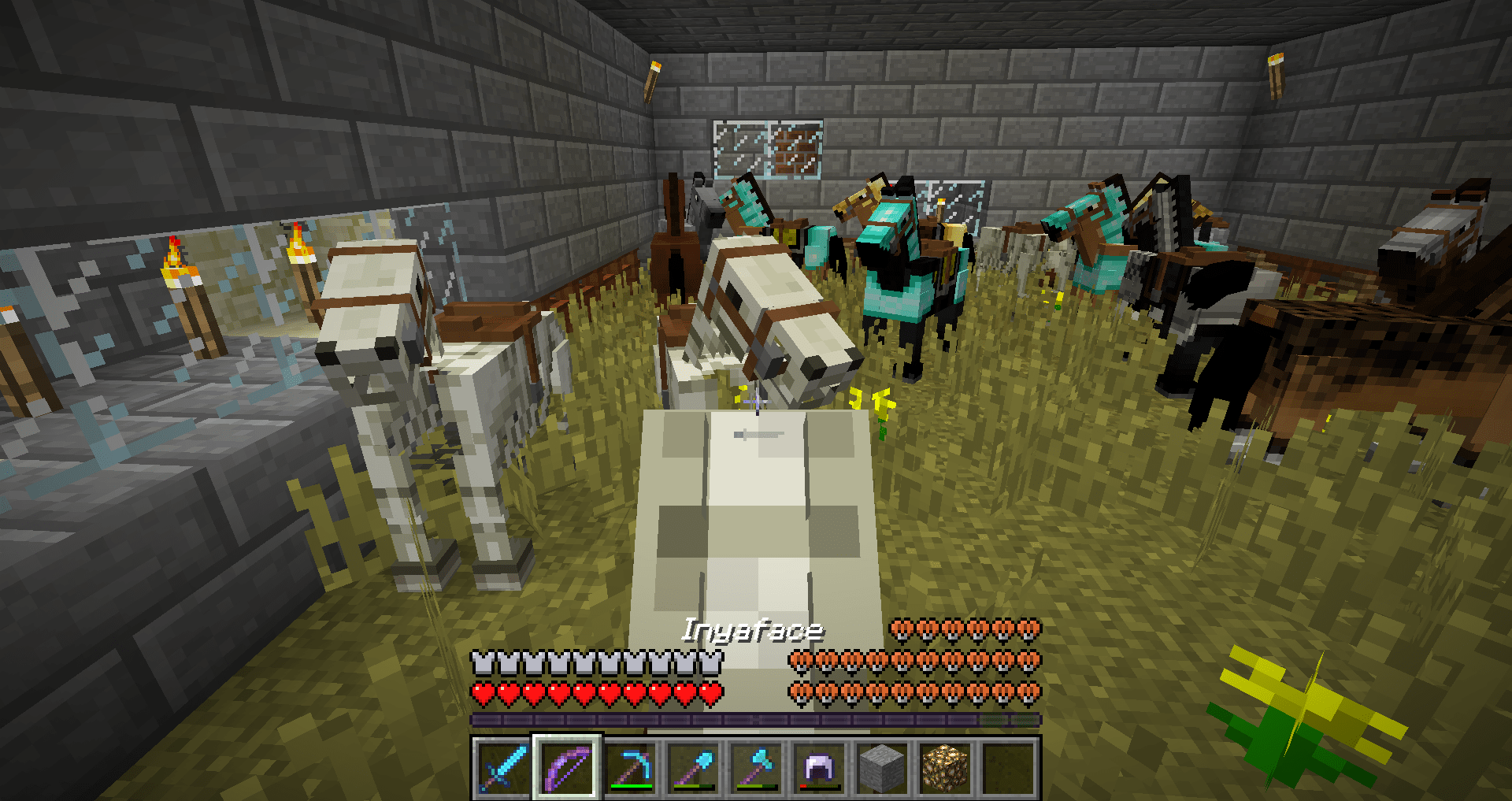Click the leftmost player health heart
This screenshot has height=801, width=1512.
click(x=479, y=693)
